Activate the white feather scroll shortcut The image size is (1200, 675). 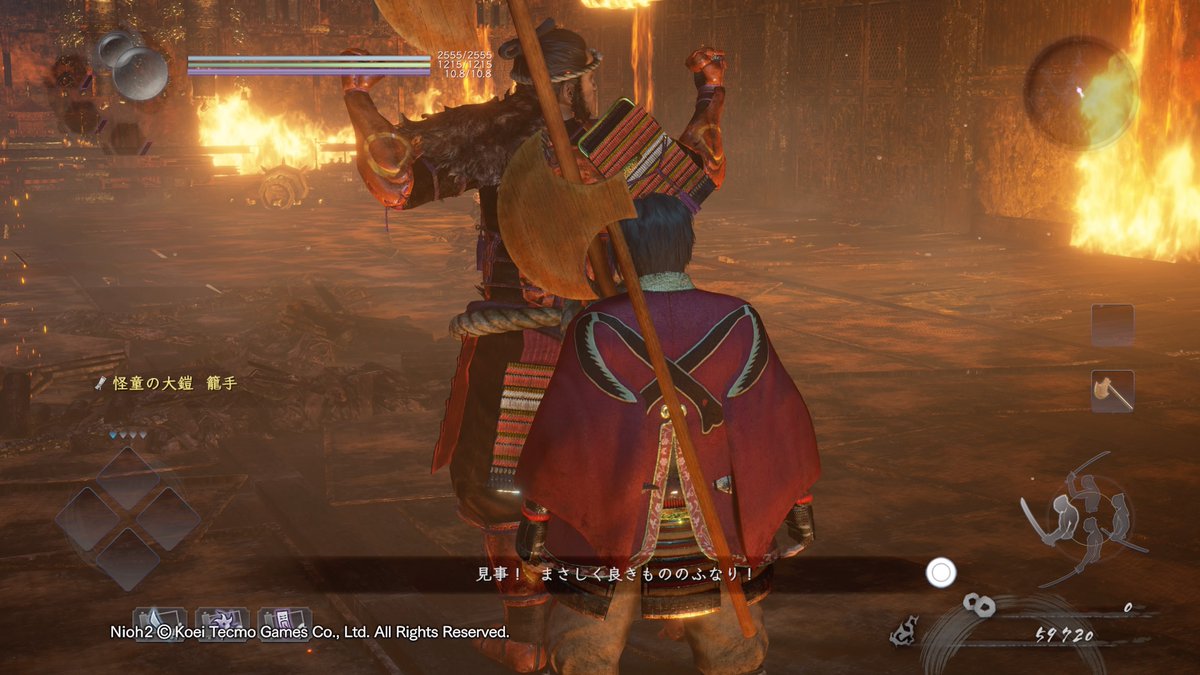click(x=159, y=622)
